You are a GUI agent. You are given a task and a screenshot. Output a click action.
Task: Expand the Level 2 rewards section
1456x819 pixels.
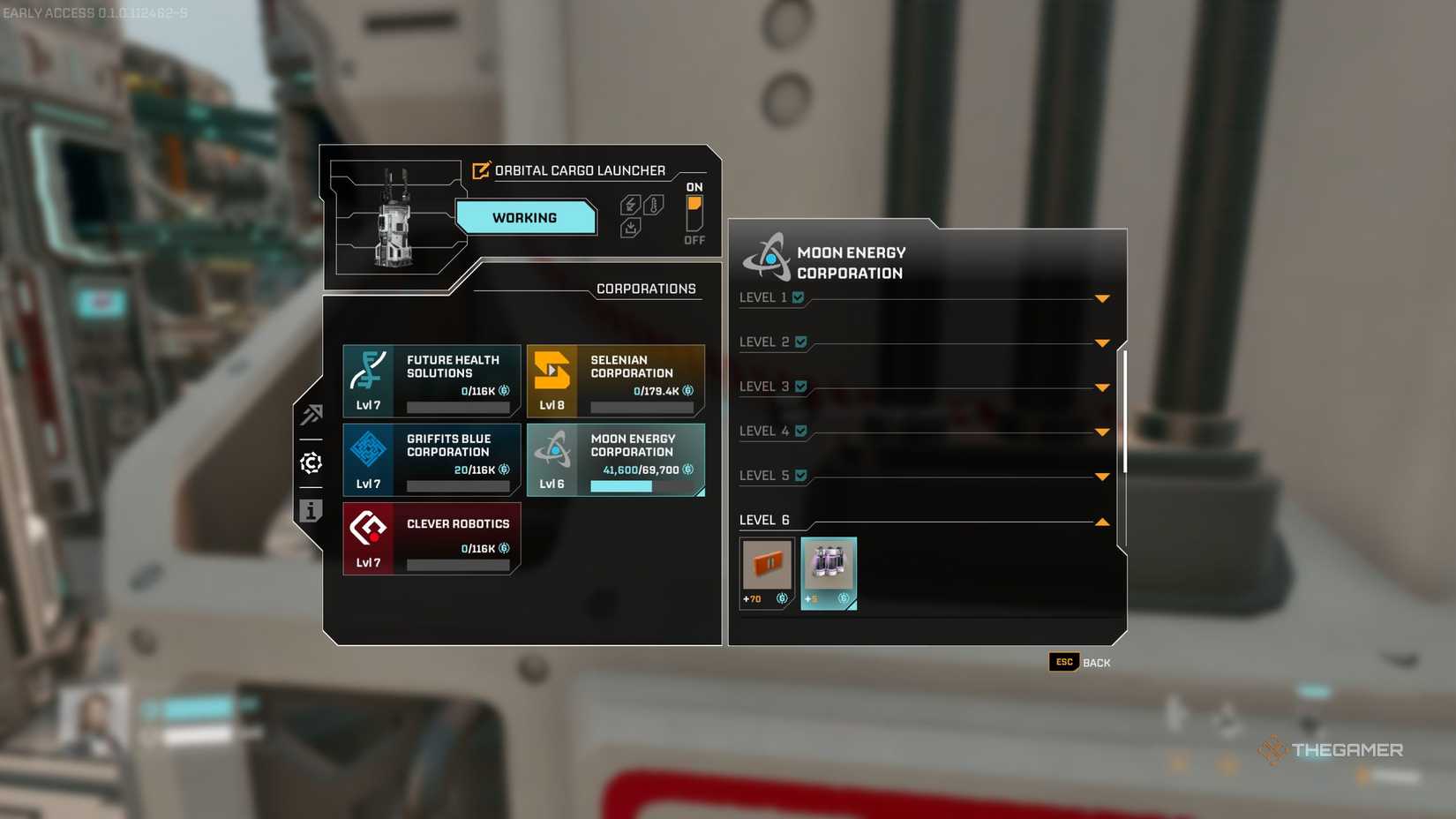[1101, 342]
